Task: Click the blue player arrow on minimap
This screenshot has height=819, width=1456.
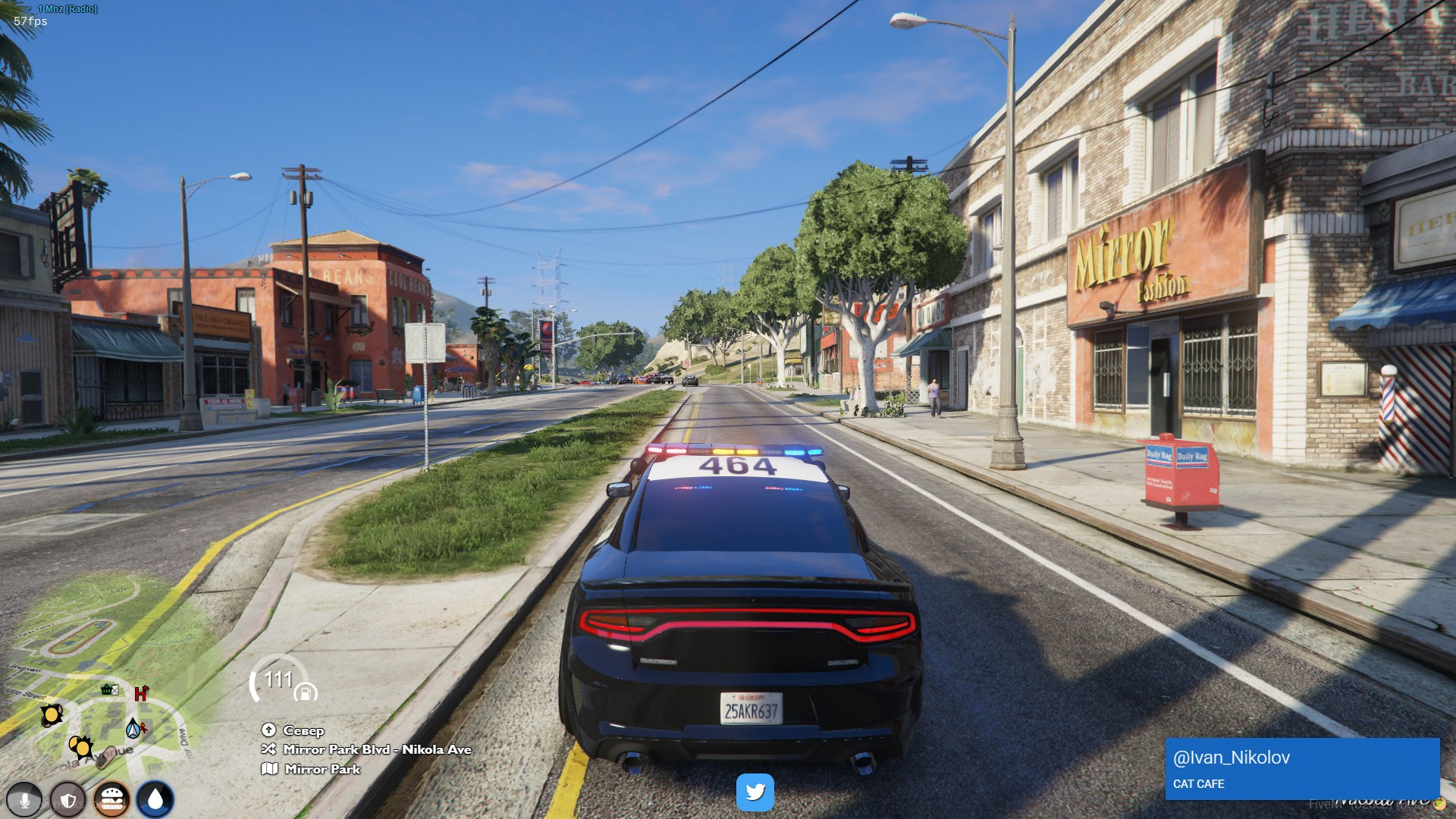Action: [133, 729]
